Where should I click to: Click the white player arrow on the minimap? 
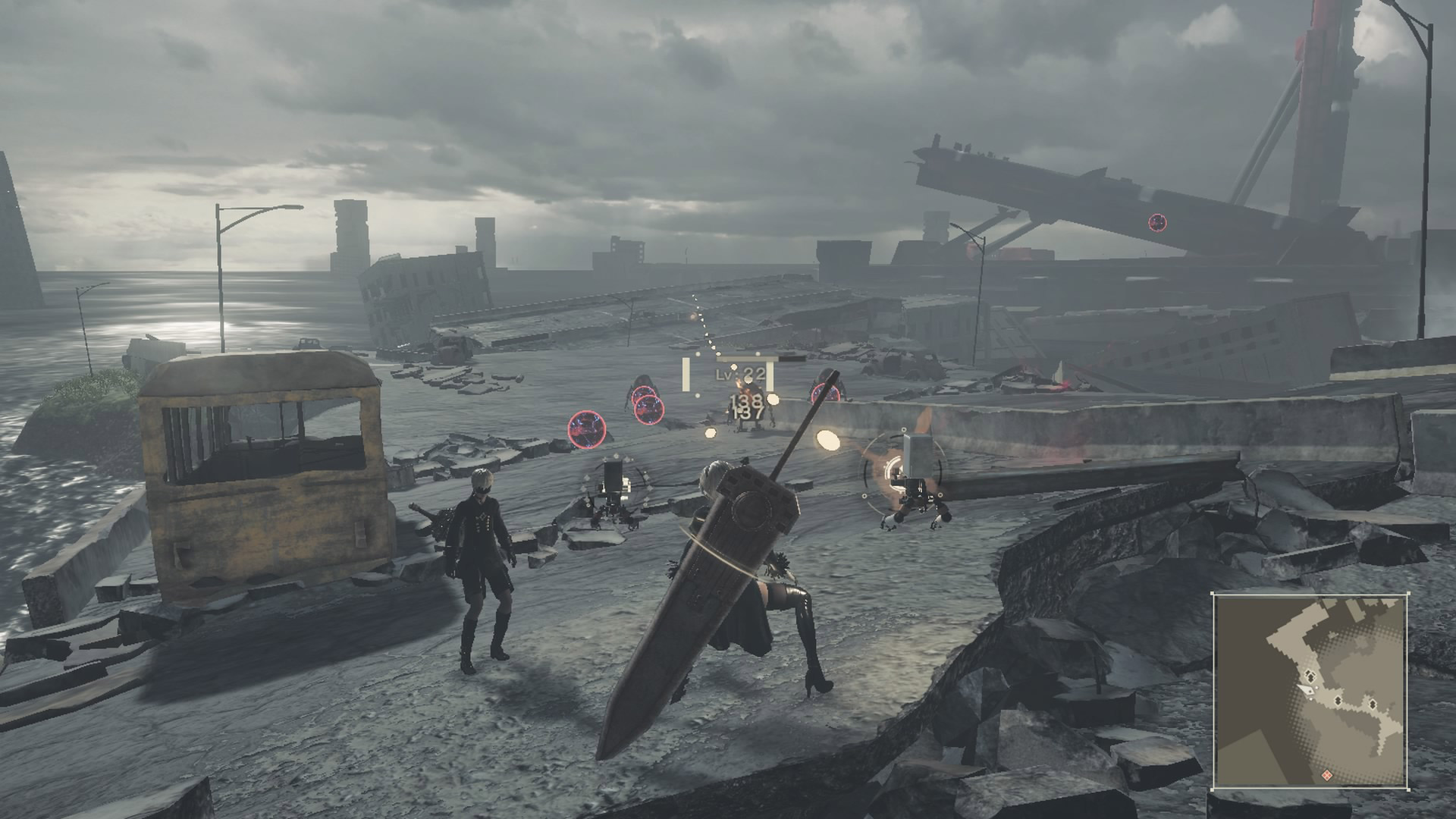click(x=1307, y=689)
